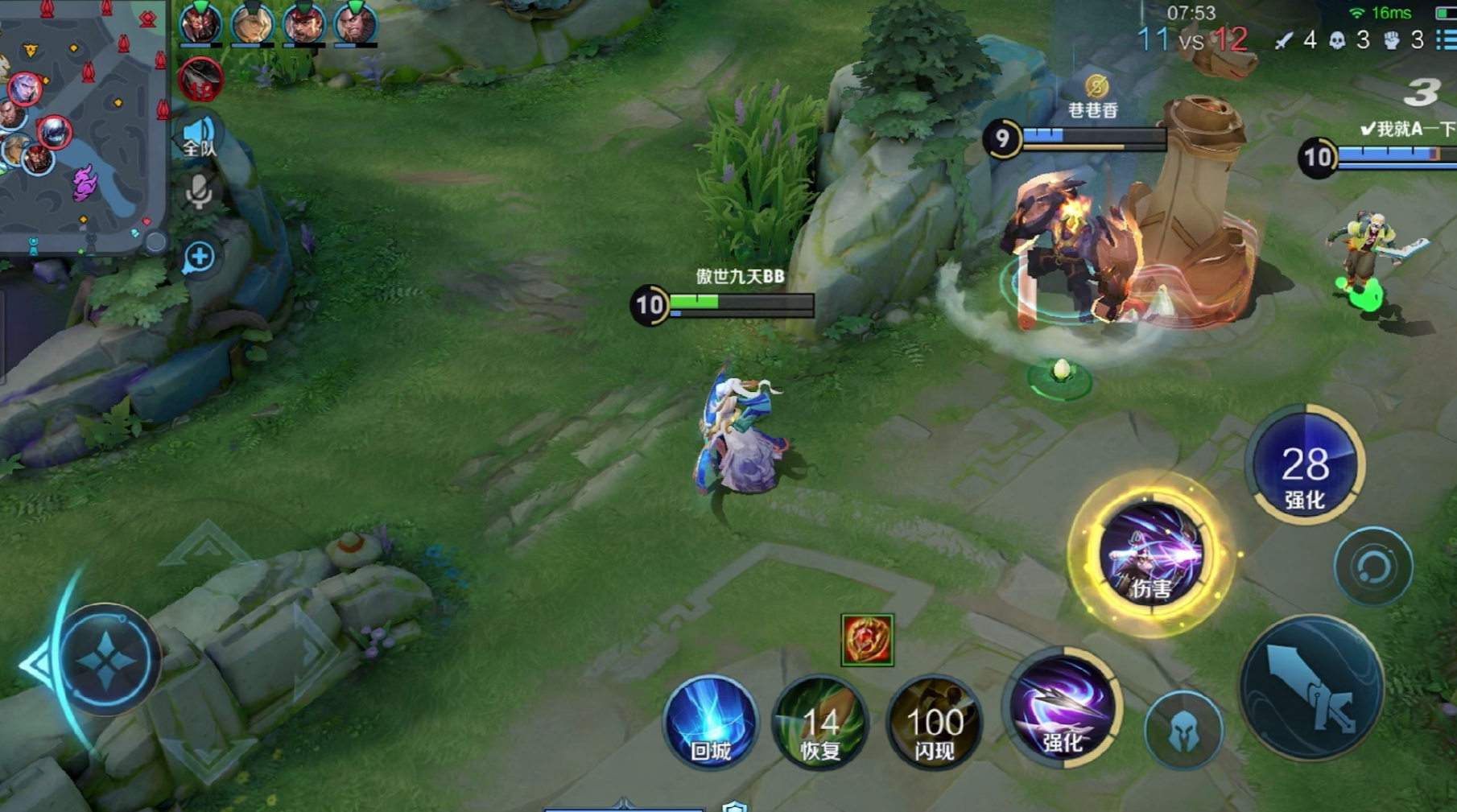Cast the glowing 伤害 skill
Viewport: 1457px width, 812px height.
point(1151,554)
